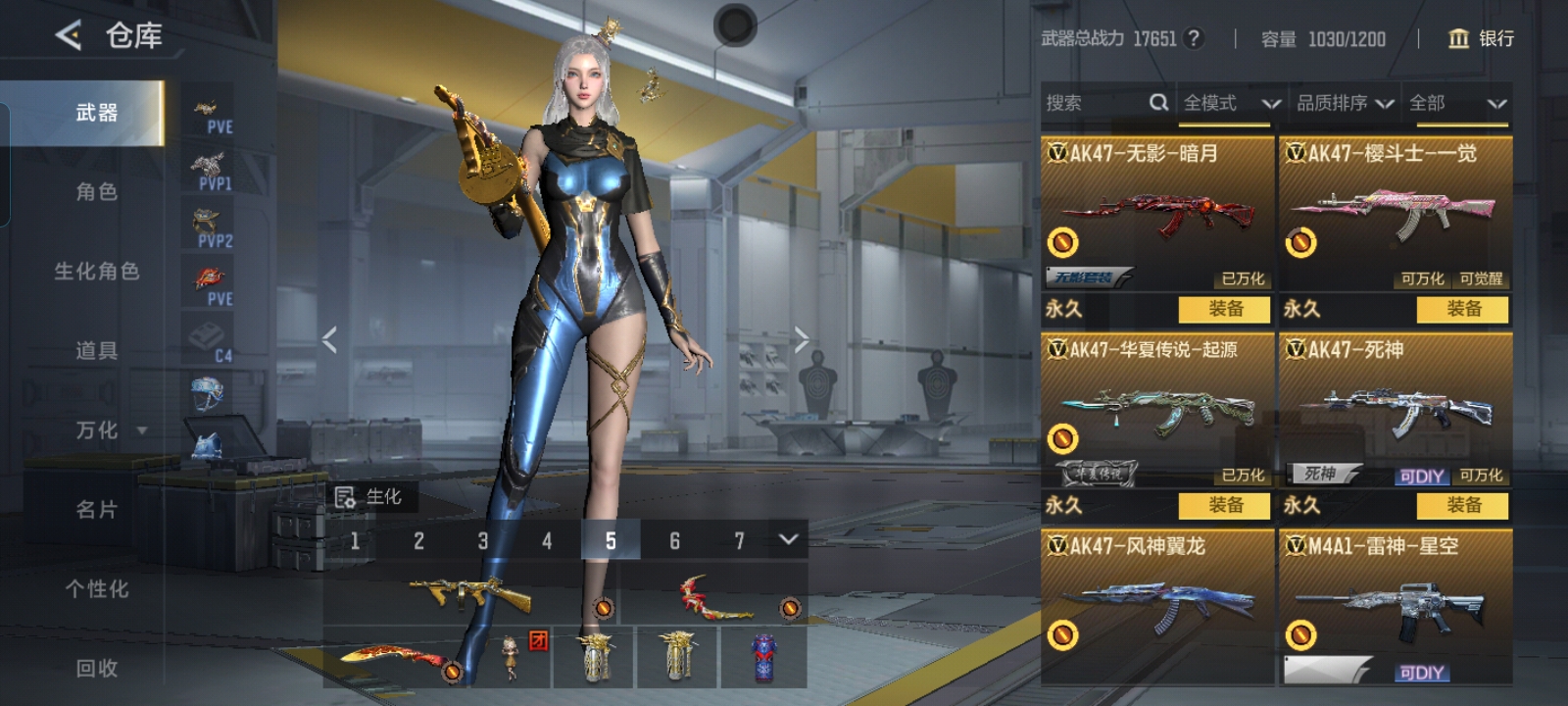Choose loadout number 3

[x=482, y=540]
